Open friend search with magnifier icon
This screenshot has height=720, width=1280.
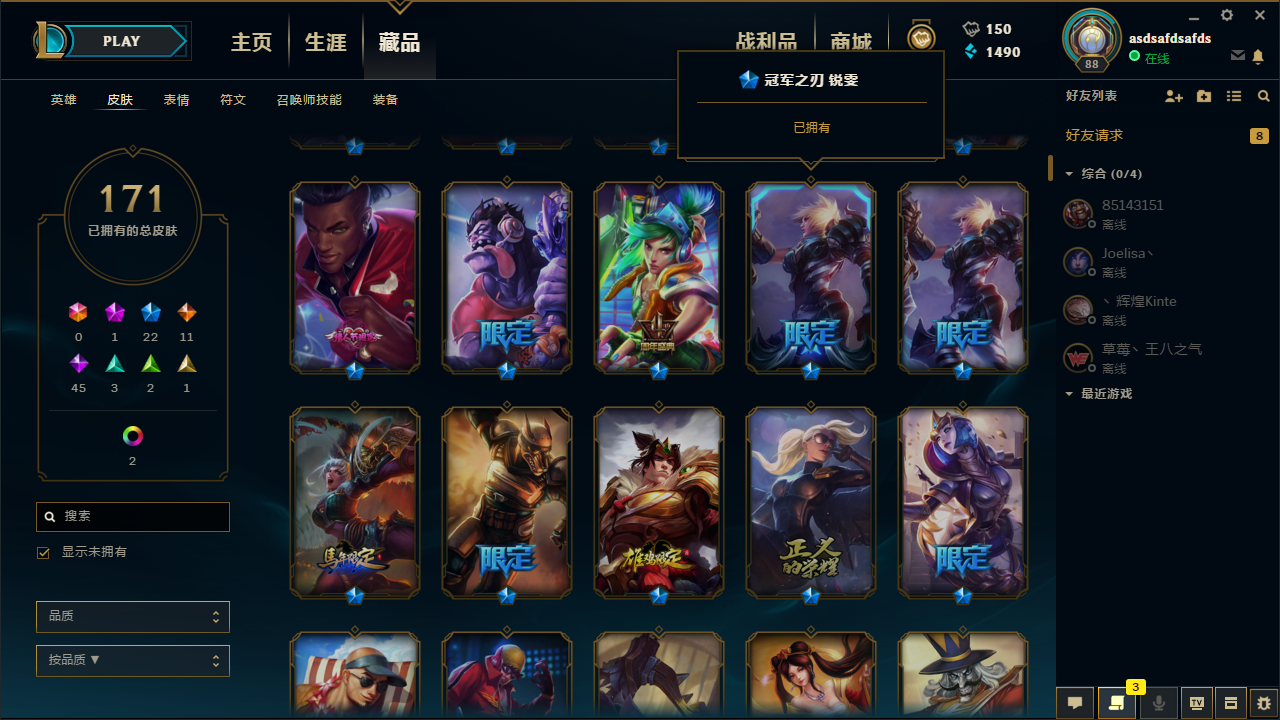pos(1263,96)
